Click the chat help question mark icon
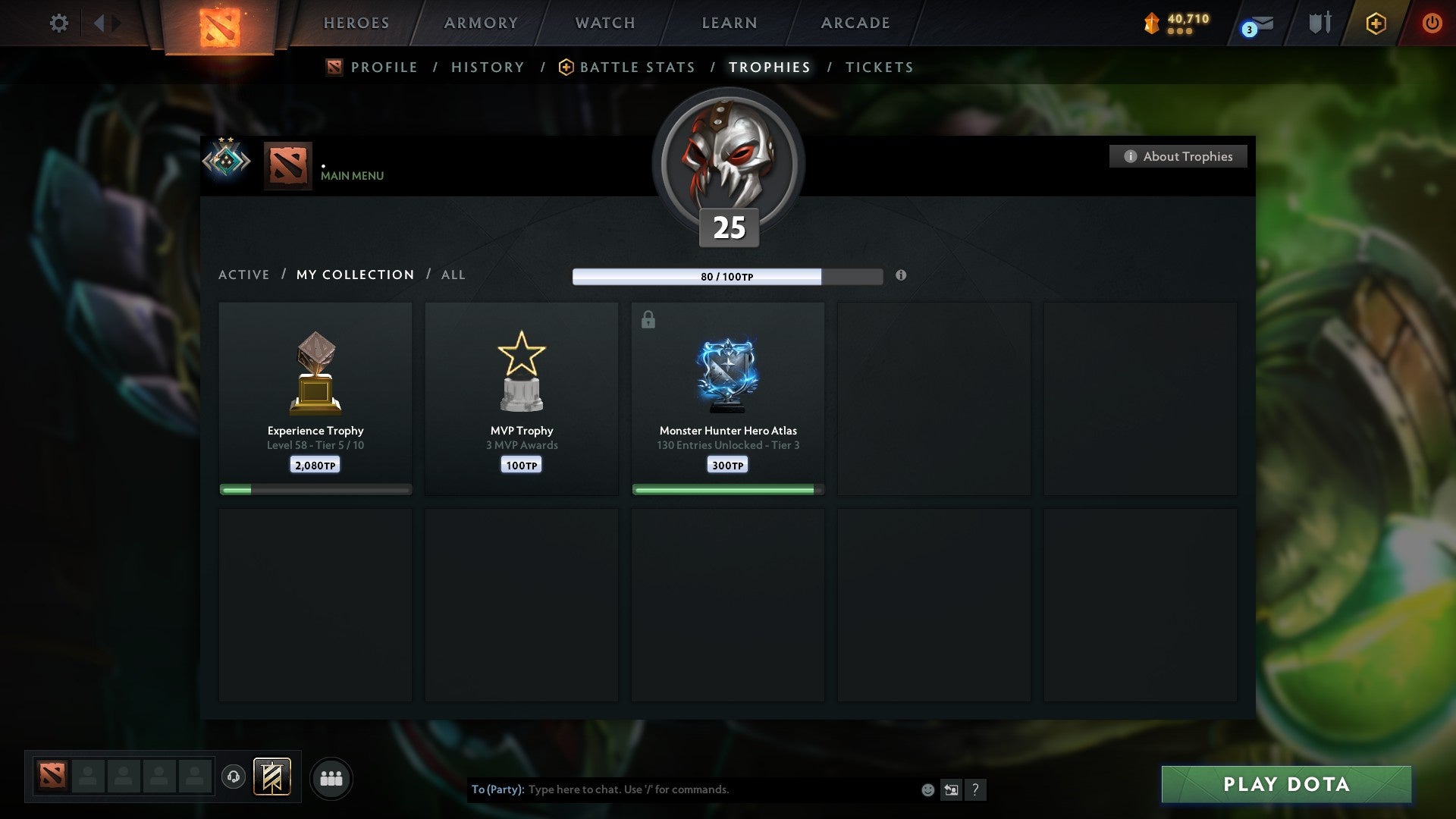The image size is (1456, 819). (976, 789)
